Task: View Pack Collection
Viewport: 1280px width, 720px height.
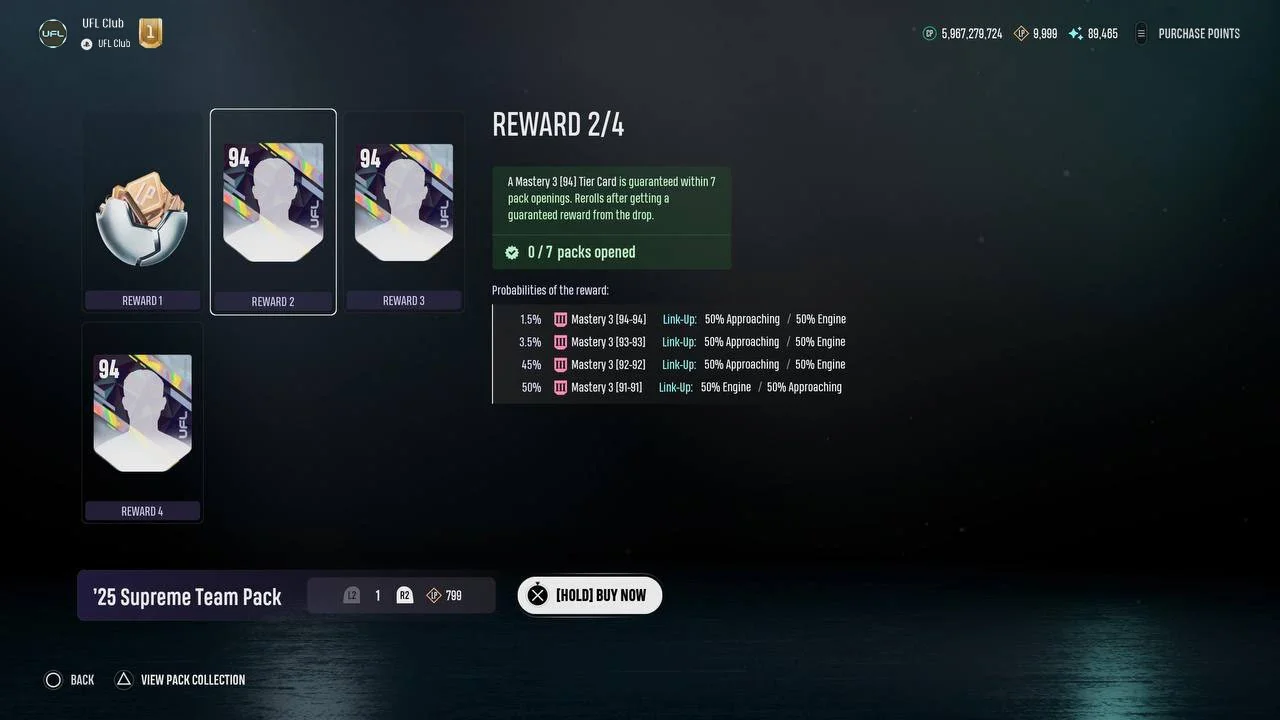Action: (x=181, y=680)
